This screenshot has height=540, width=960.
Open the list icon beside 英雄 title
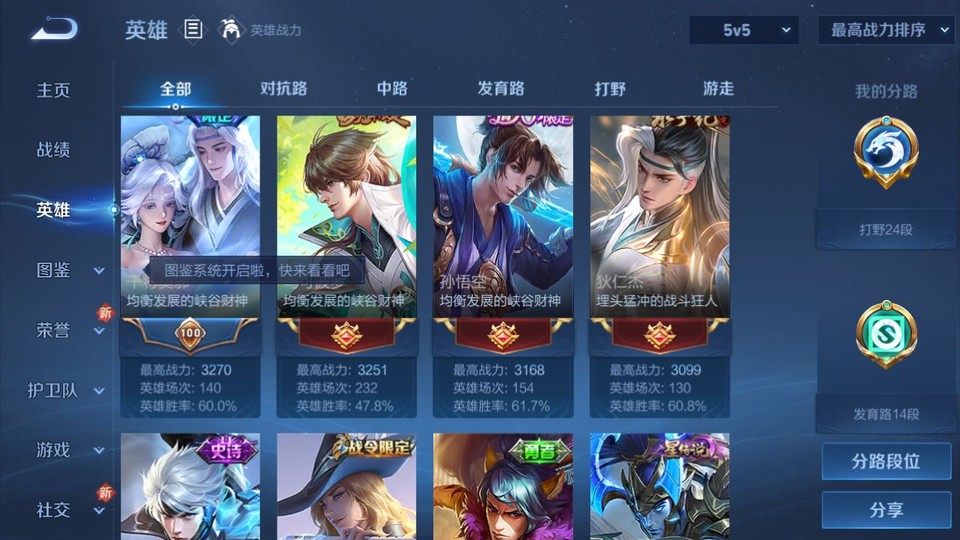coord(193,30)
